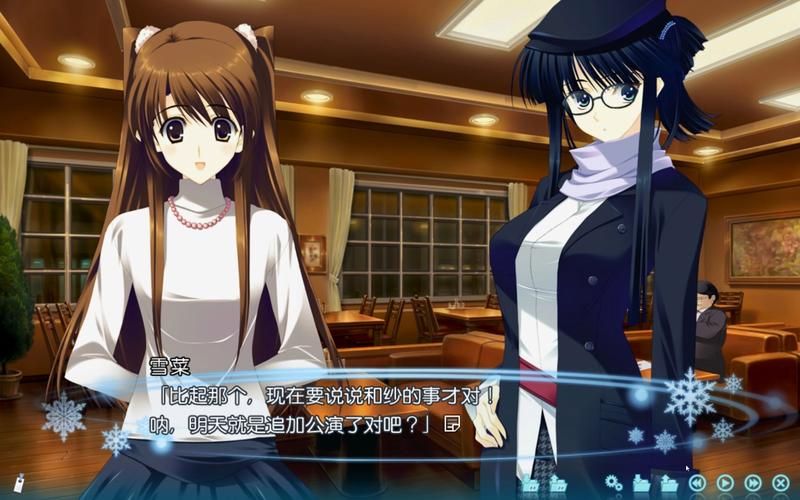Open the gear settings icon
This screenshot has width=800, height=500.
pos(614,484)
